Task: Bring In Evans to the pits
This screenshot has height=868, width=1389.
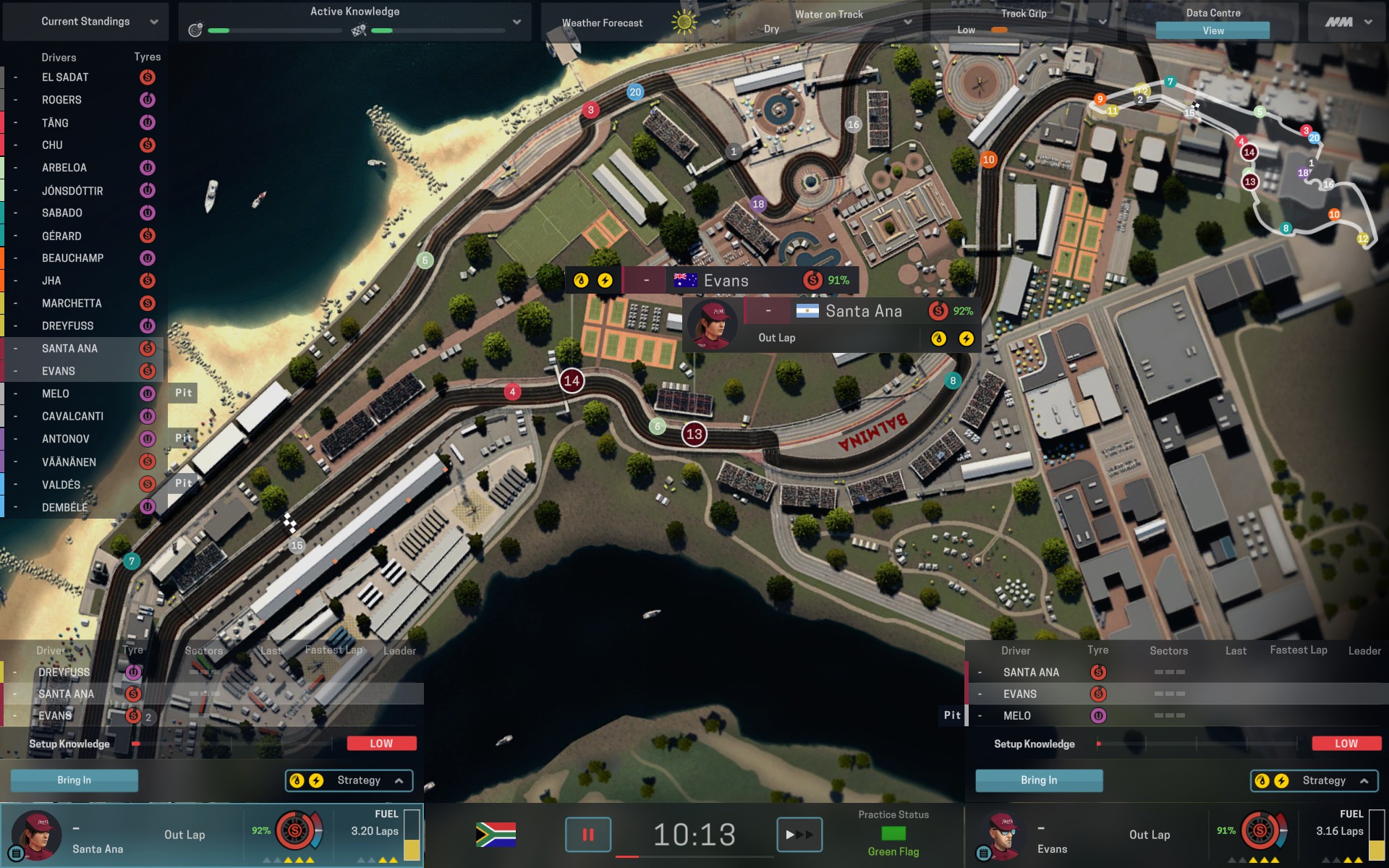Action: [x=1038, y=780]
